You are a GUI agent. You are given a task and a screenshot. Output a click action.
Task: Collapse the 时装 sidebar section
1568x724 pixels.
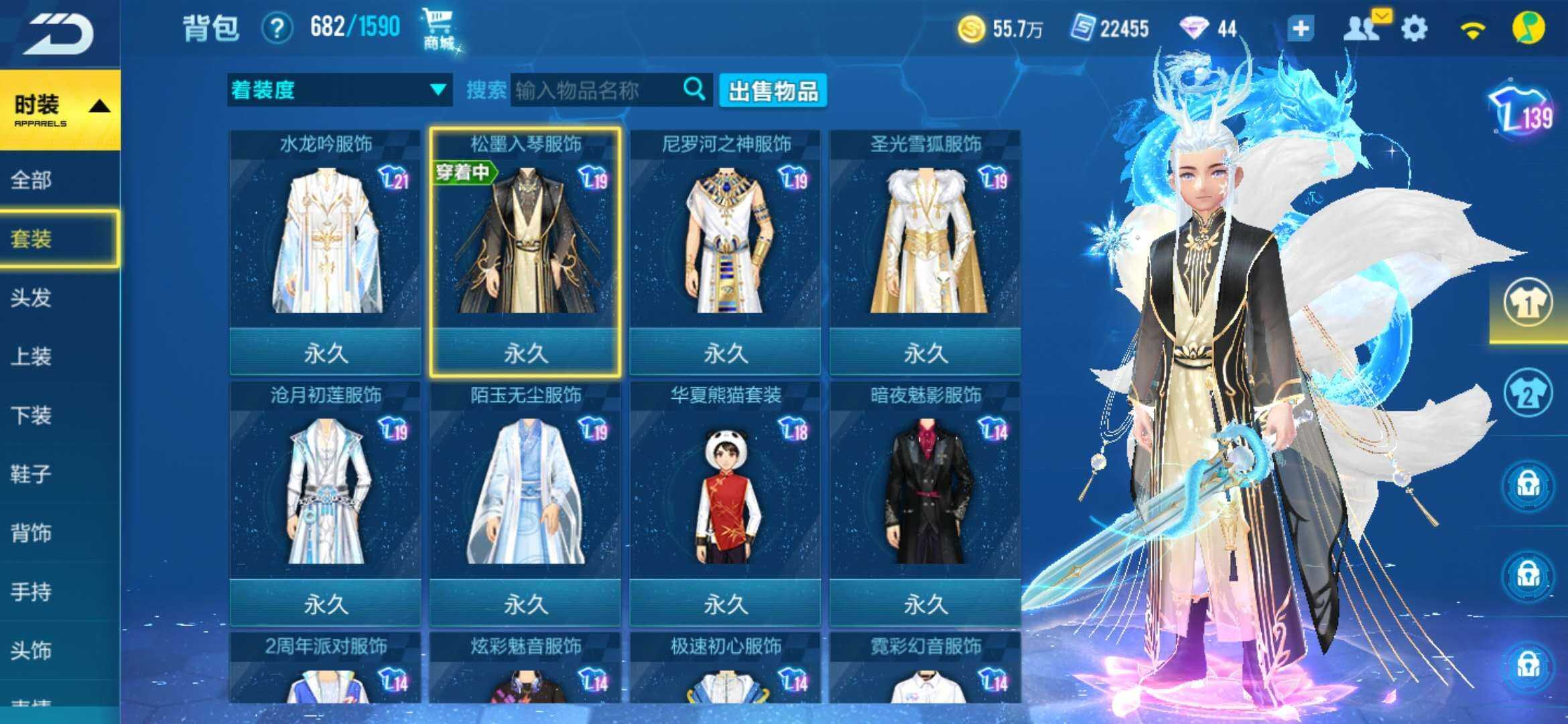(x=59, y=107)
